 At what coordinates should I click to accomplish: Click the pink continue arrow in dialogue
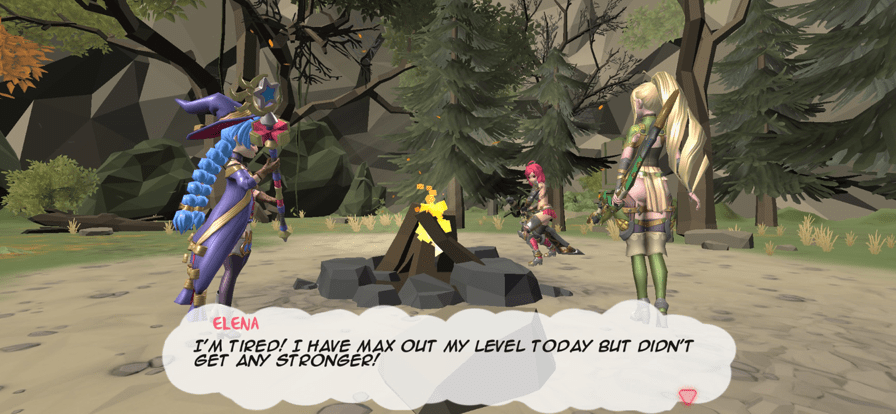[687, 396]
